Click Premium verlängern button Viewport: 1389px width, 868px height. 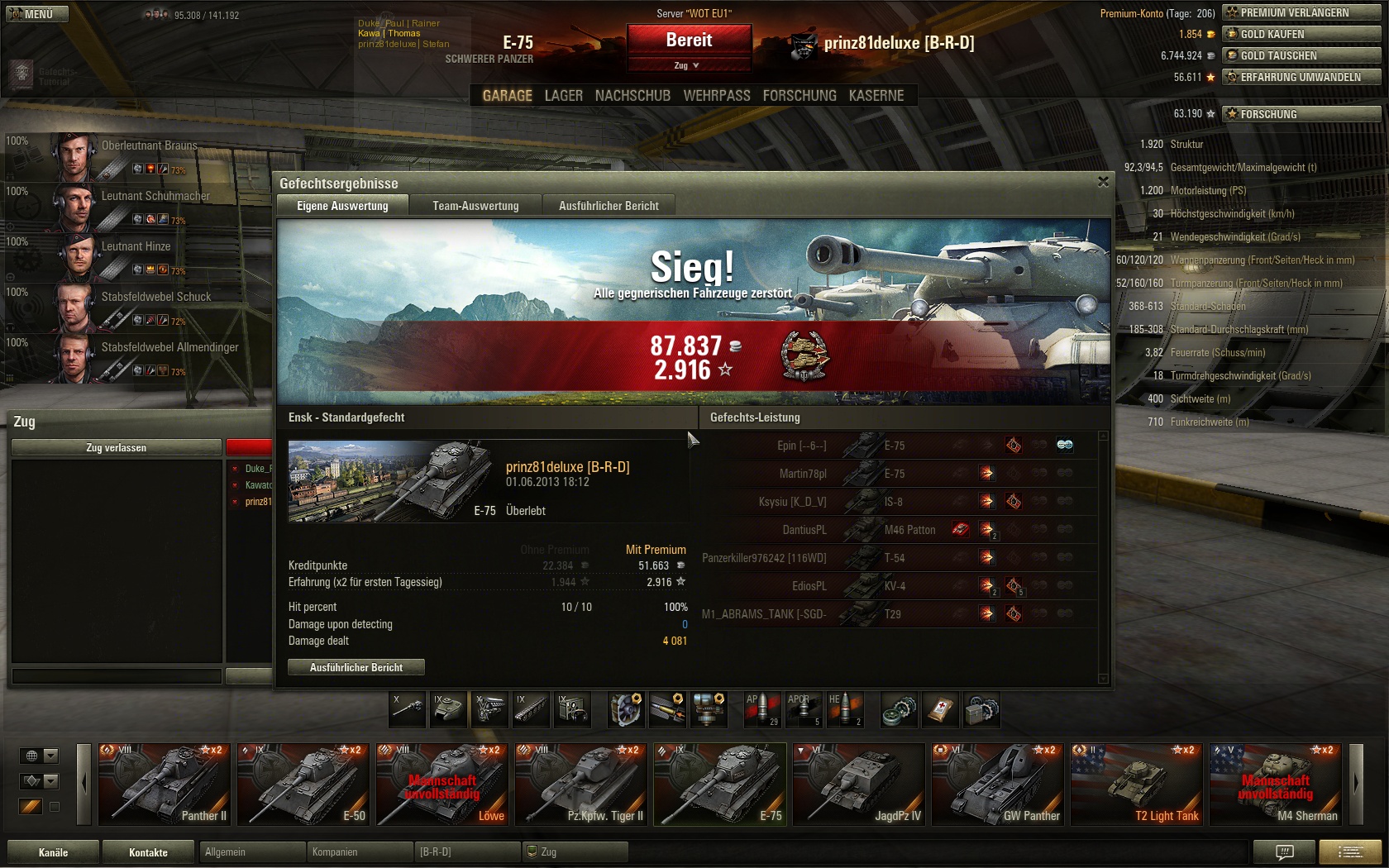pyautogui.click(x=1301, y=12)
